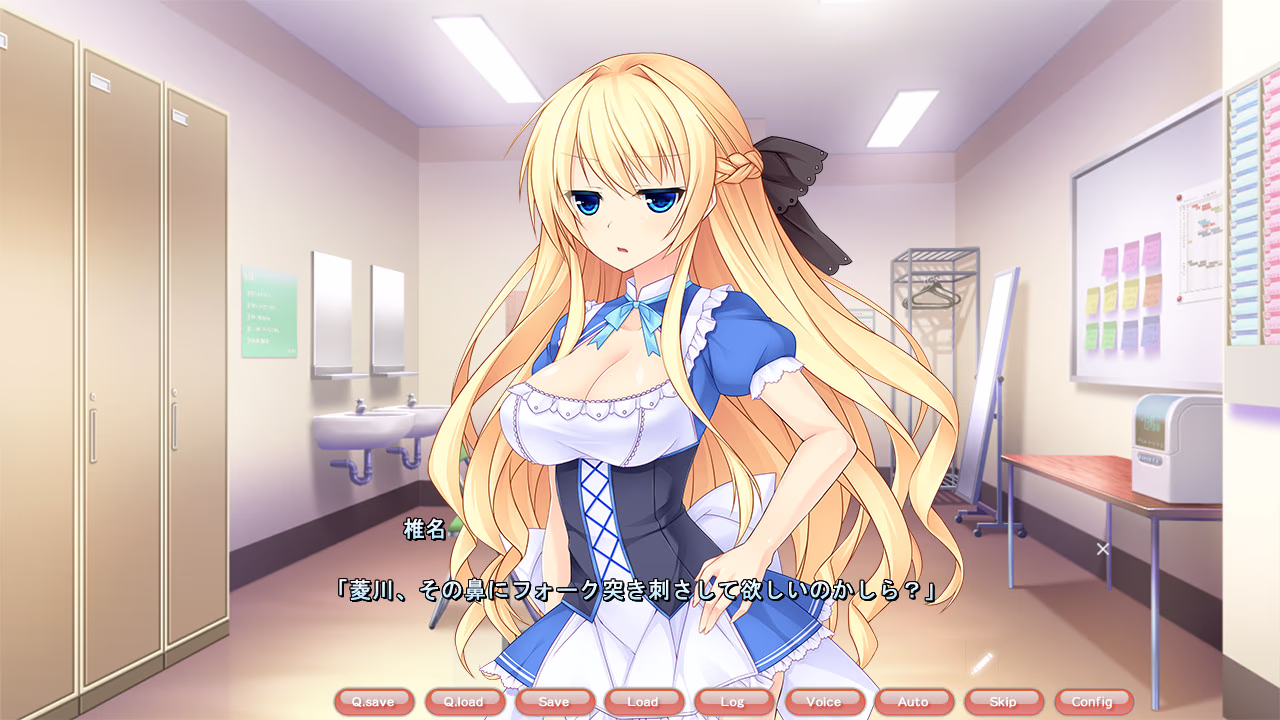The image size is (1280, 720).
Task: Open the Config settings menu
Action: click(x=1095, y=702)
